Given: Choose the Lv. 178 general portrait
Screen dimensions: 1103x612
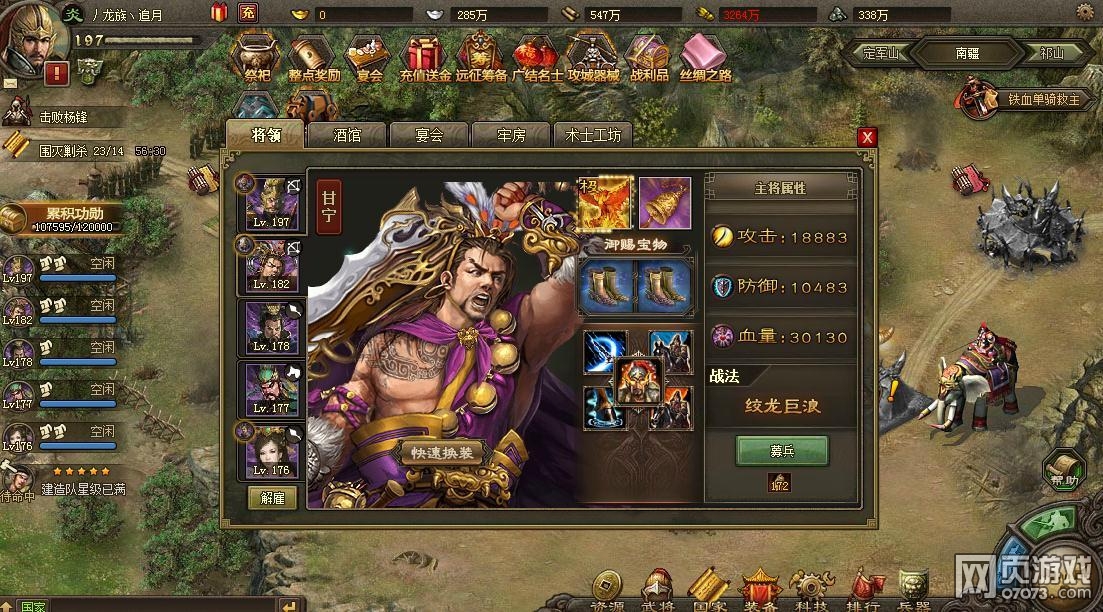Looking at the screenshot, I should click(272, 327).
